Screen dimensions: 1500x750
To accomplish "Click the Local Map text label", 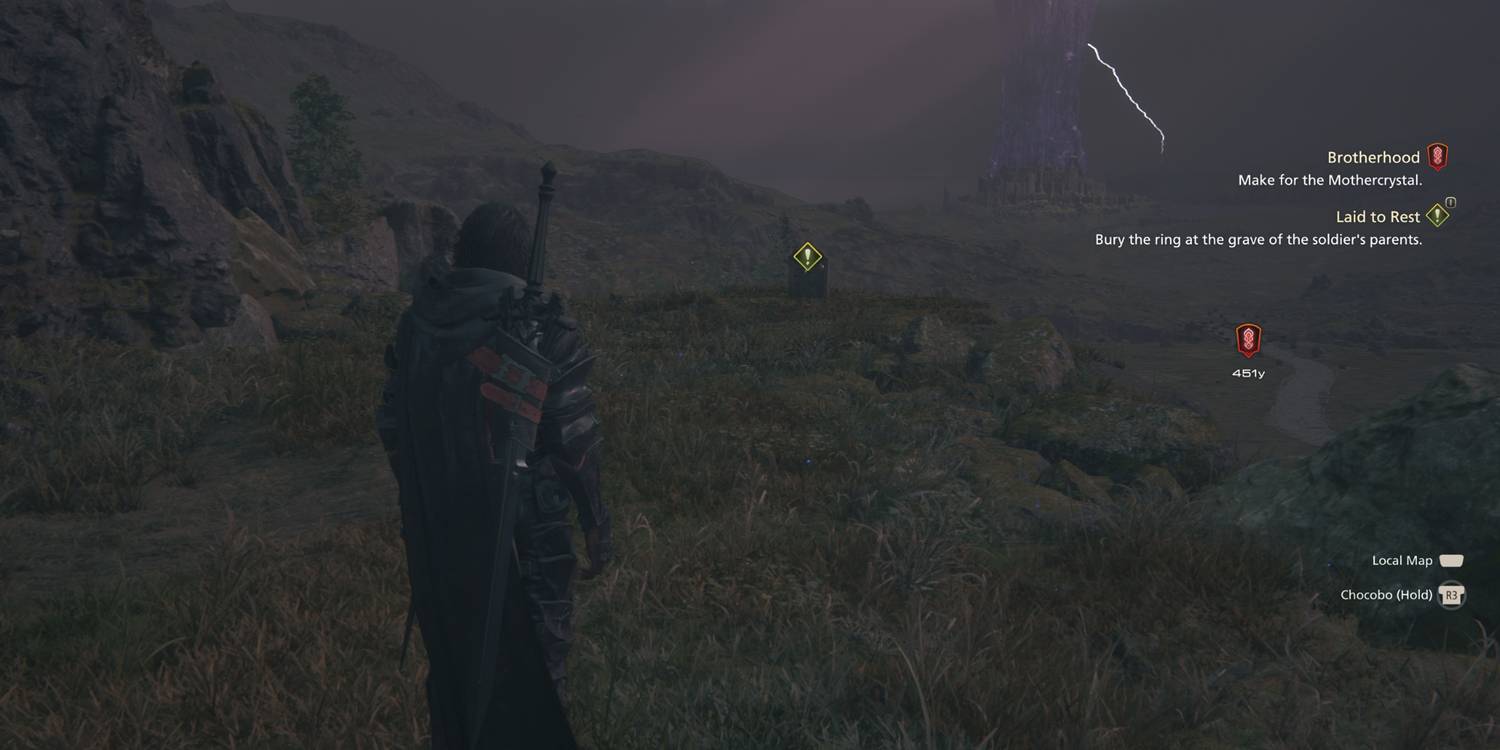I will tap(1402, 560).
